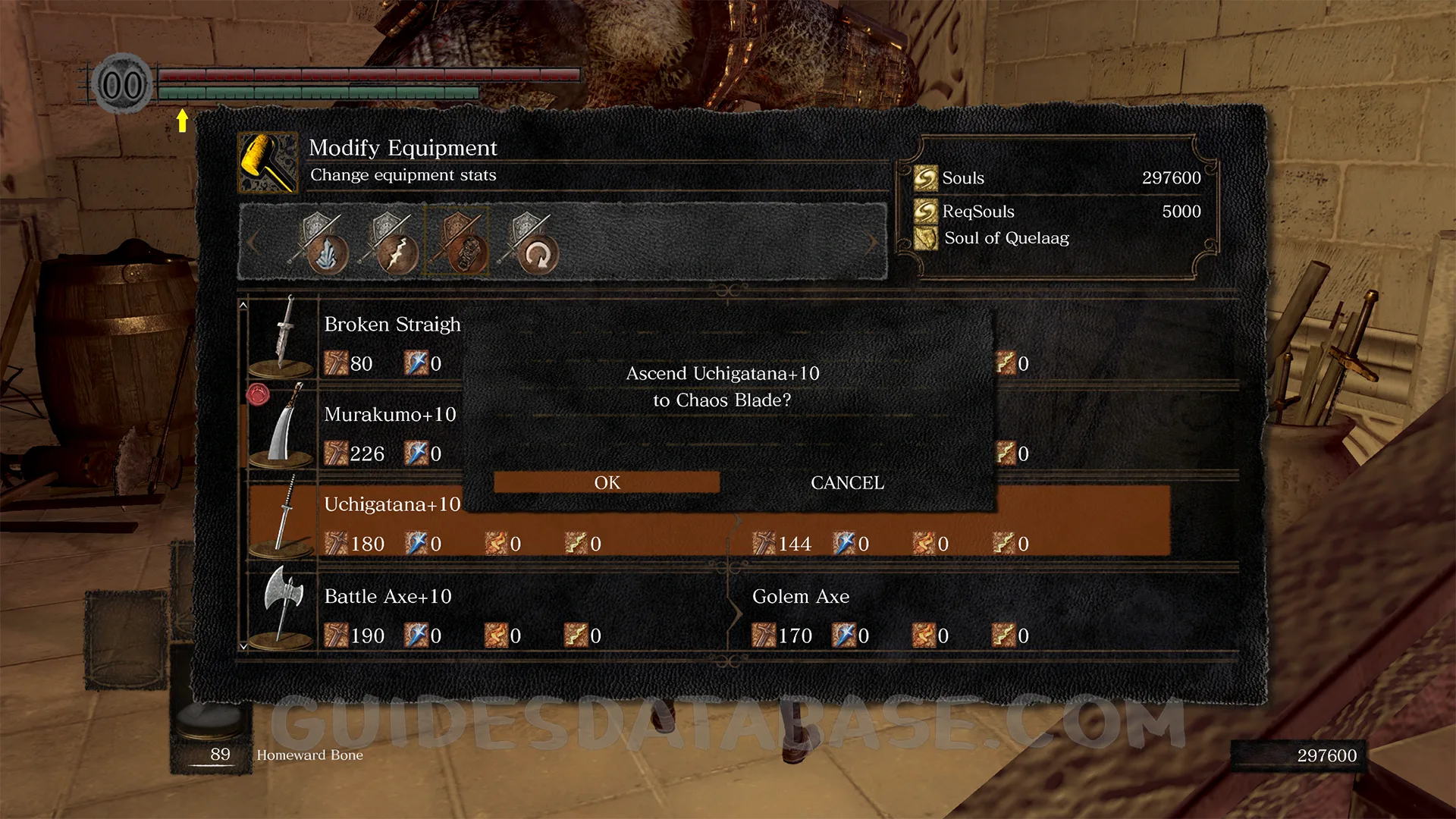This screenshot has height=819, width=1456.
Task: Cancel the Chaos Blade ascension
Action: click(847, 482)
